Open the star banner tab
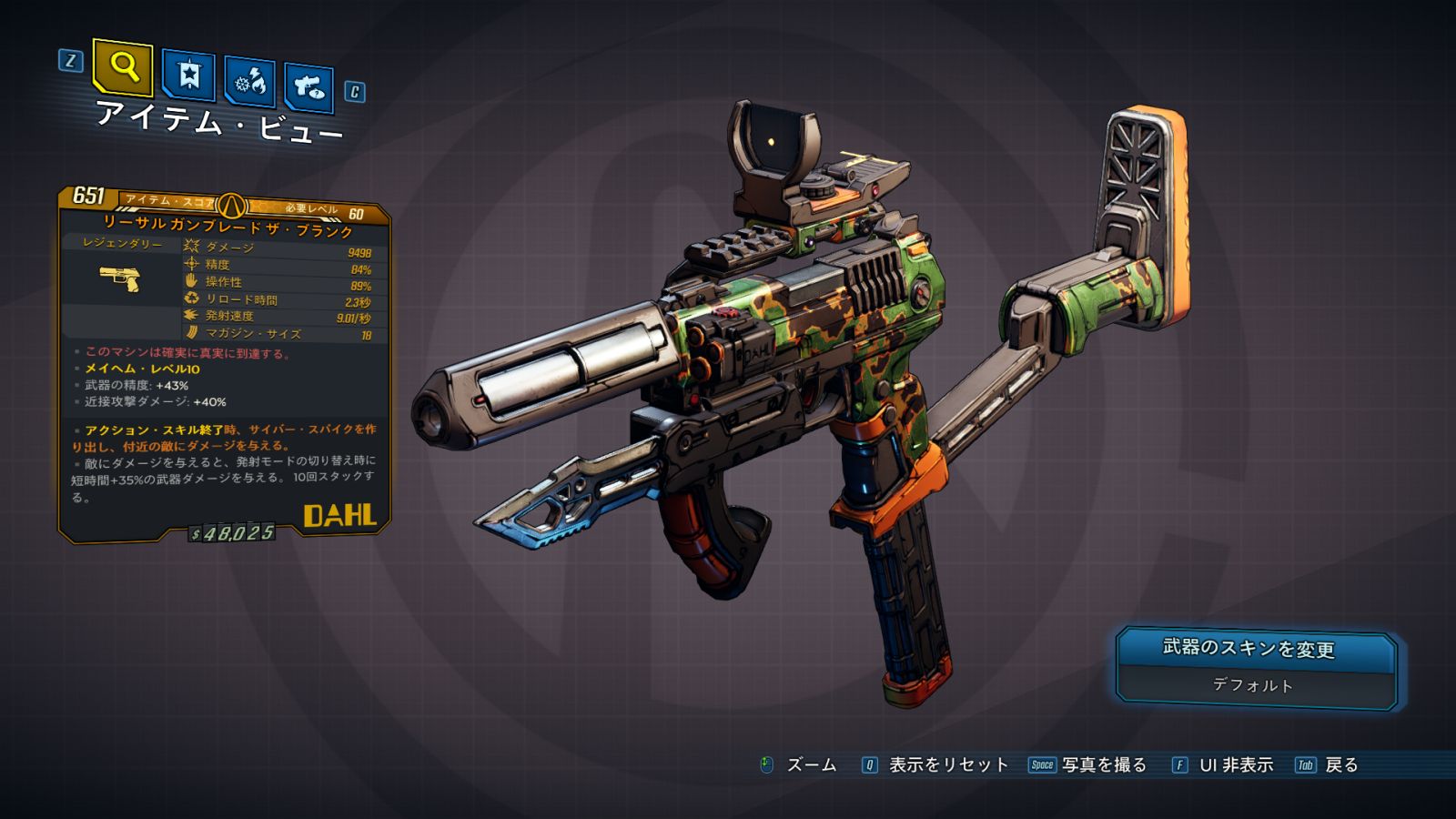This screenshot has height=819, width=1456. click(188, 76)
